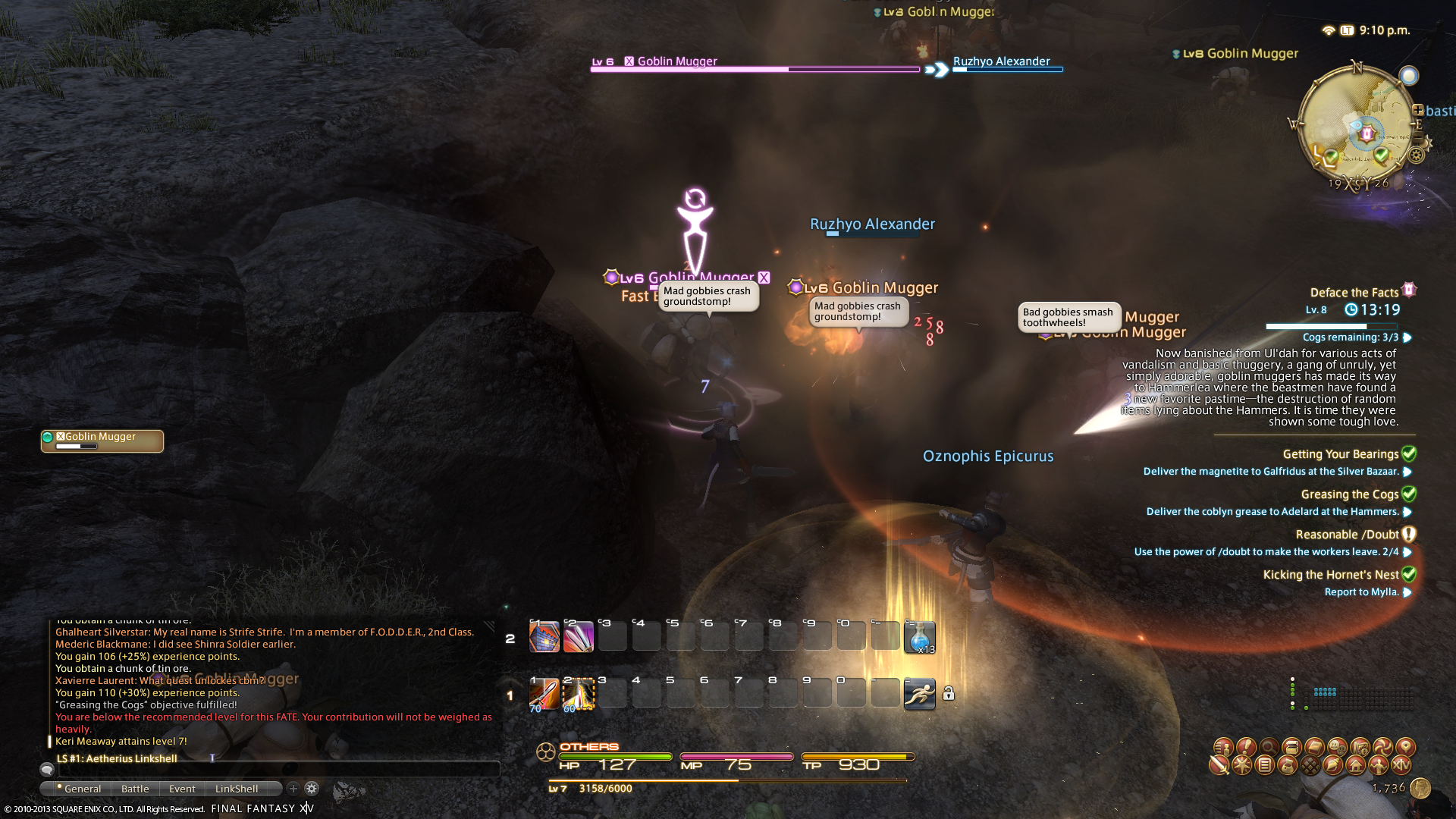Select the Kicking the Hornet's Nest quest
Image resolution: width=1456 pixels, height=819 pixels.
[1330, 575]
